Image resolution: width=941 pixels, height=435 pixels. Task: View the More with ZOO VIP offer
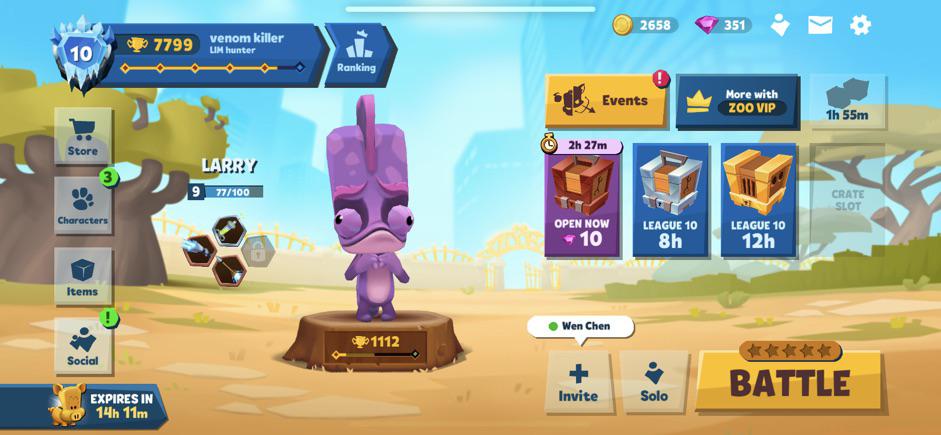click(x=738, y=101)
